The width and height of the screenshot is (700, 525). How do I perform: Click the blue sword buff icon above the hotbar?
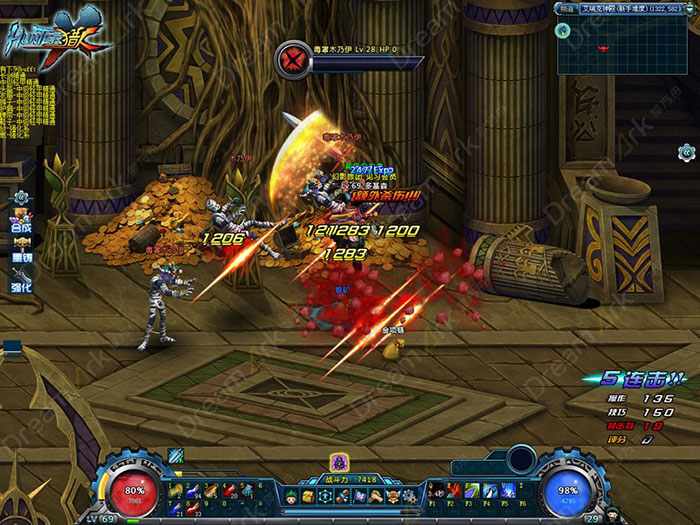point(176,456)
